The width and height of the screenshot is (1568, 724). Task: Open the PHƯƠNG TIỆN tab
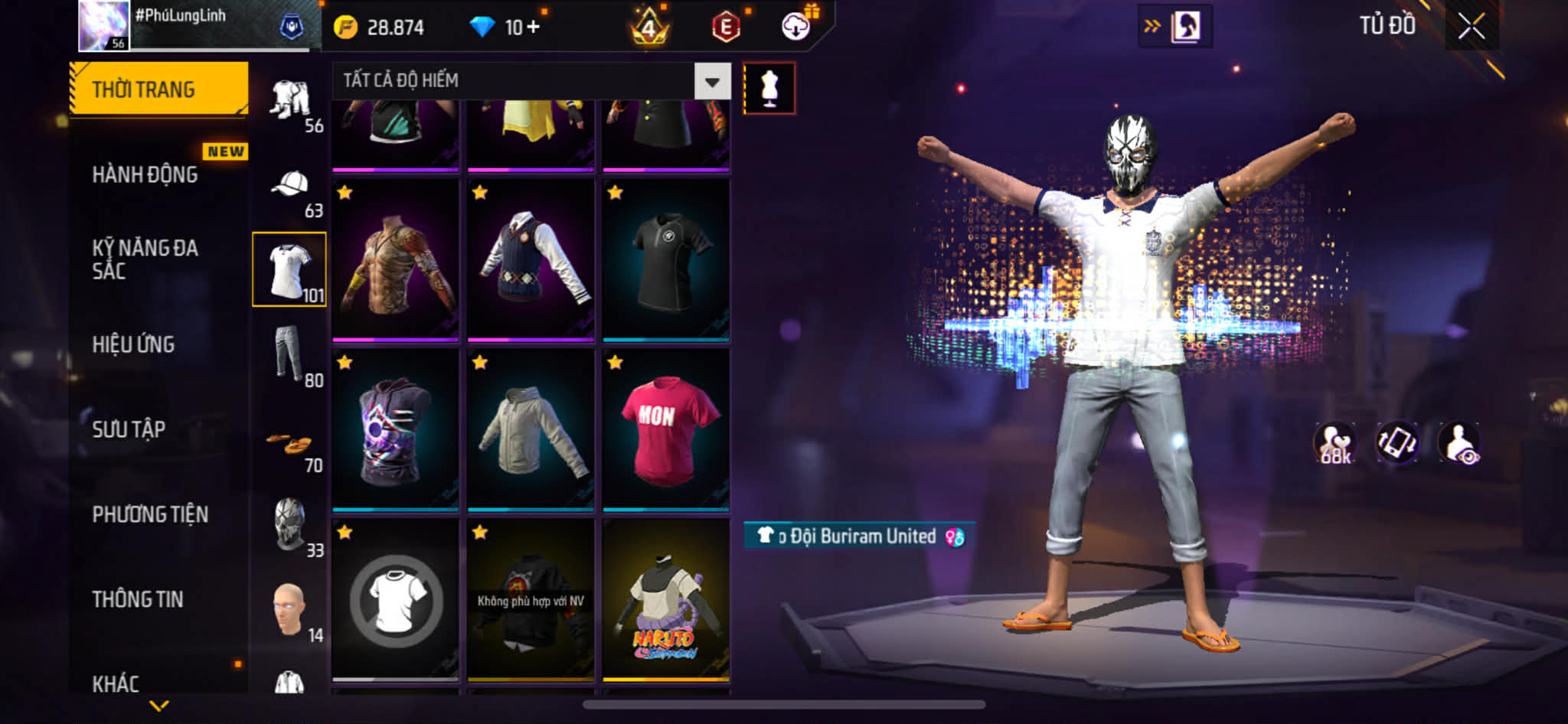pos(150,514)
